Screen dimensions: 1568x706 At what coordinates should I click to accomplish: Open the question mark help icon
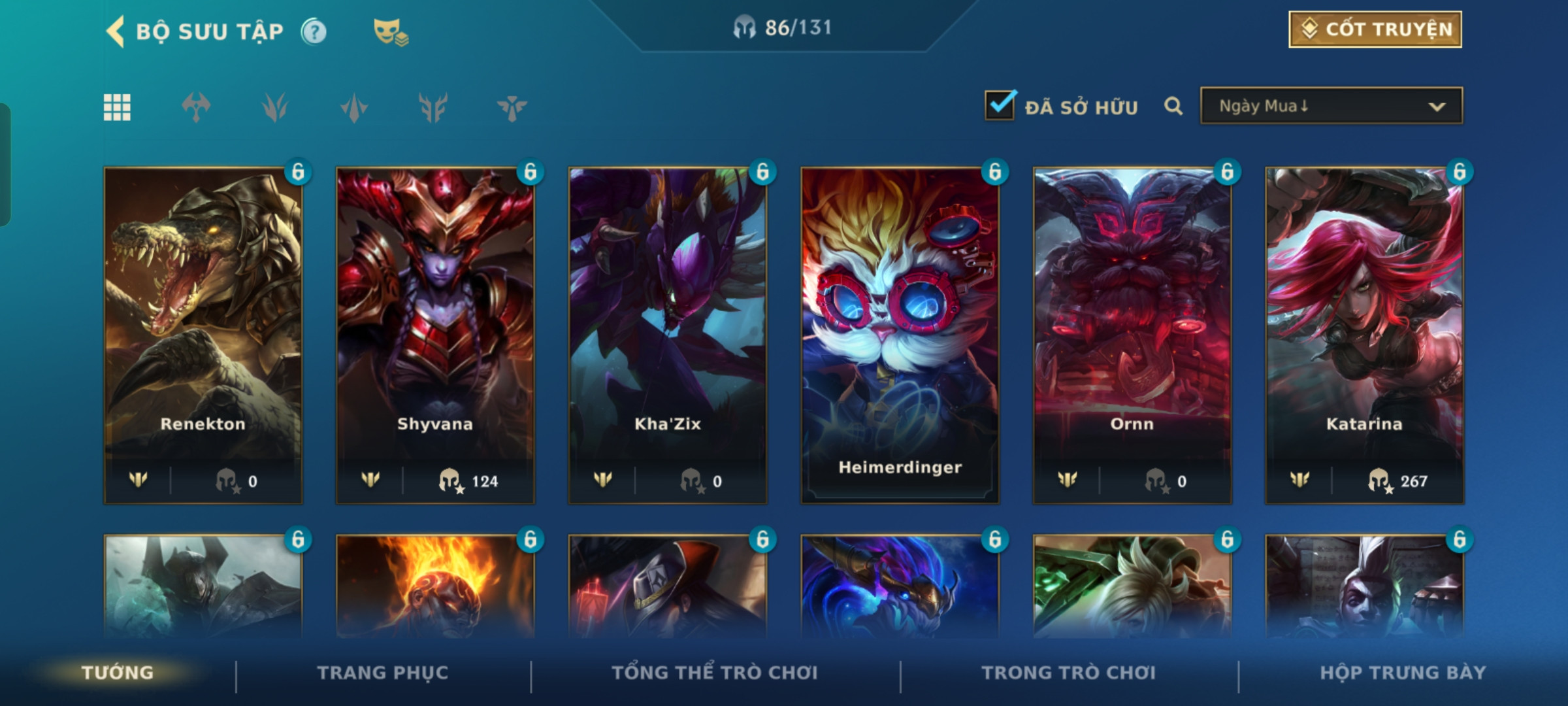point(314,31)
